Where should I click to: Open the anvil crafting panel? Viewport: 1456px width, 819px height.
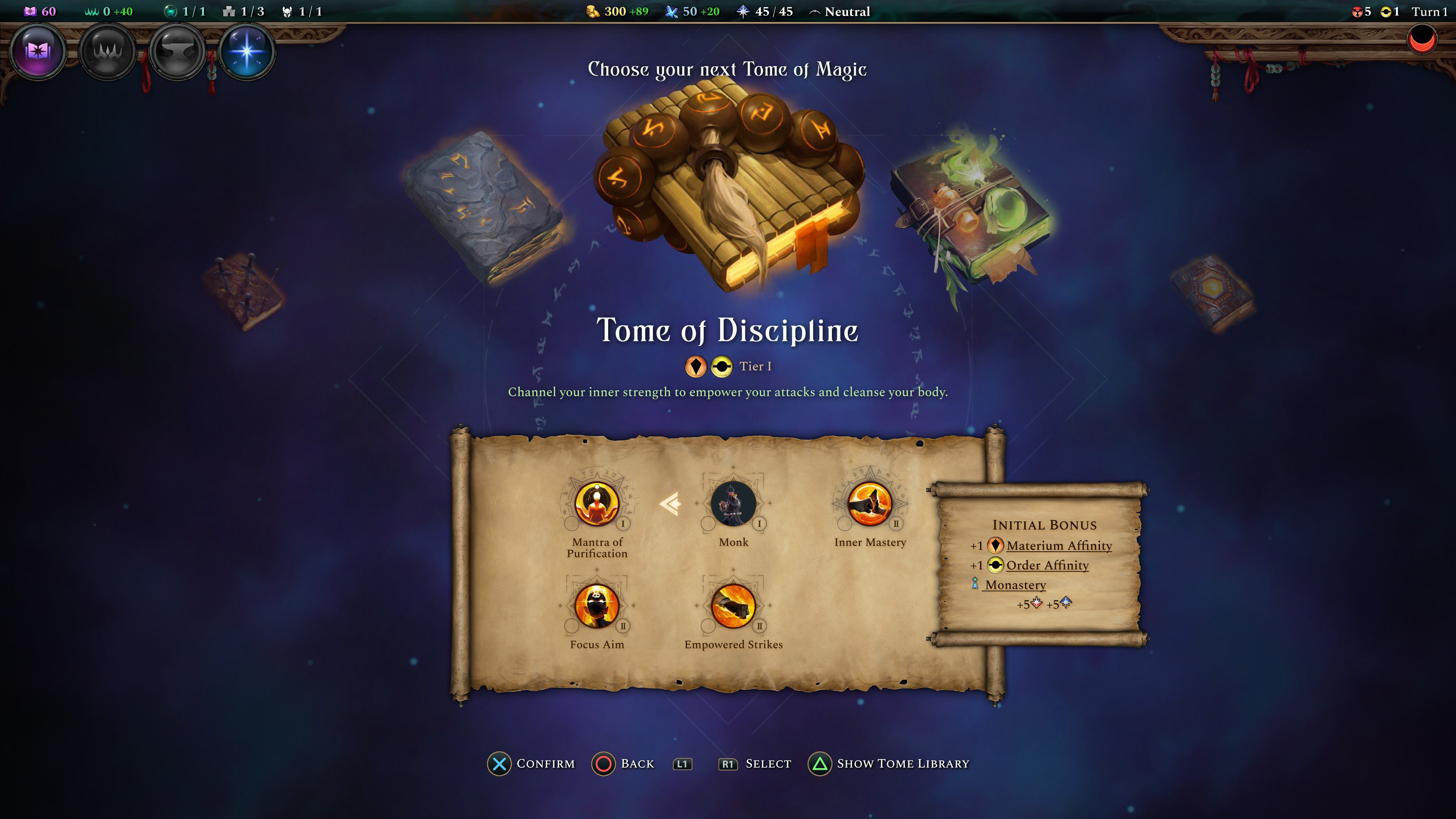pos(177,51)
